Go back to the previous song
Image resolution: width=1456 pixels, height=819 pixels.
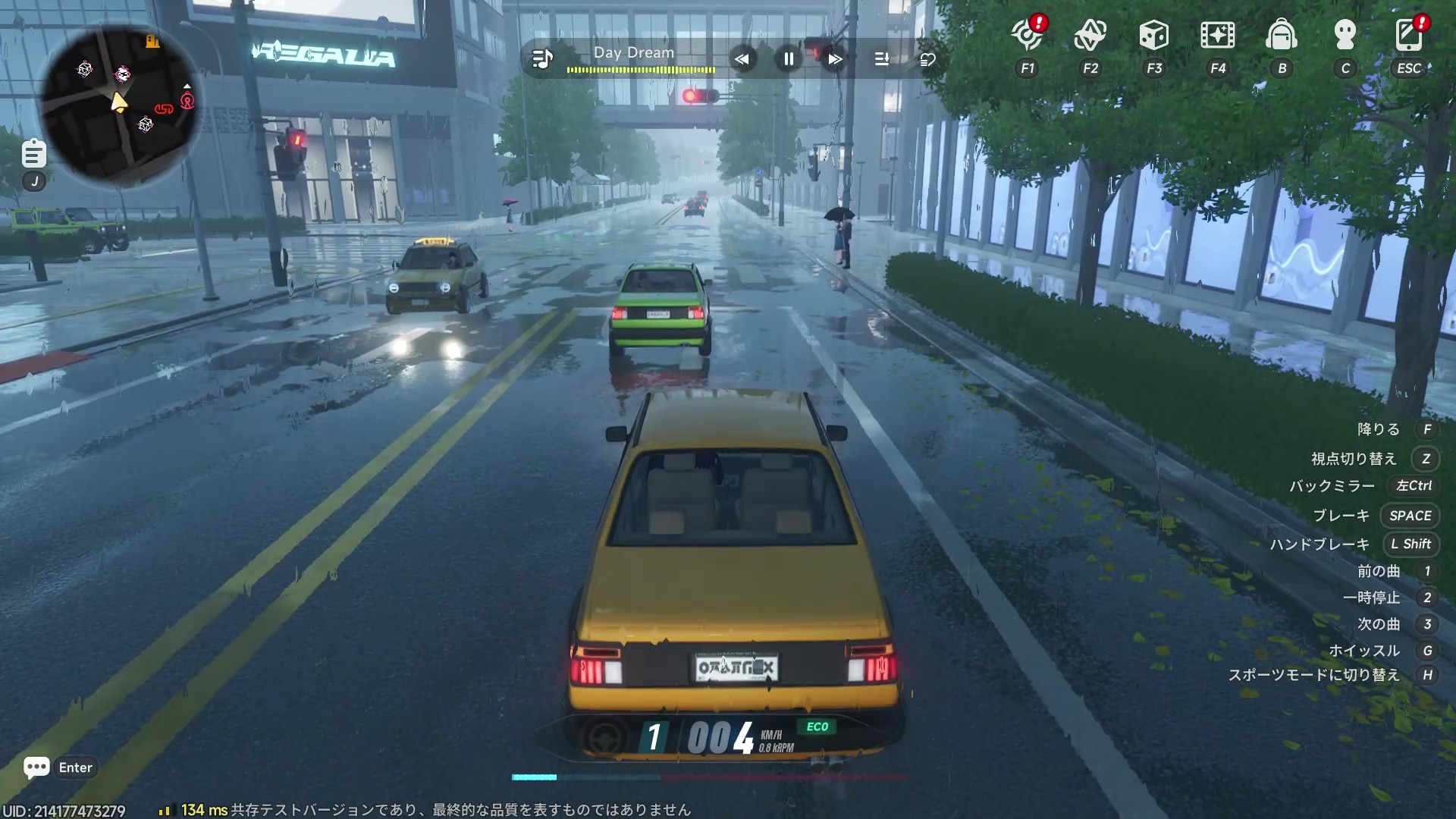tap(742, 58)
